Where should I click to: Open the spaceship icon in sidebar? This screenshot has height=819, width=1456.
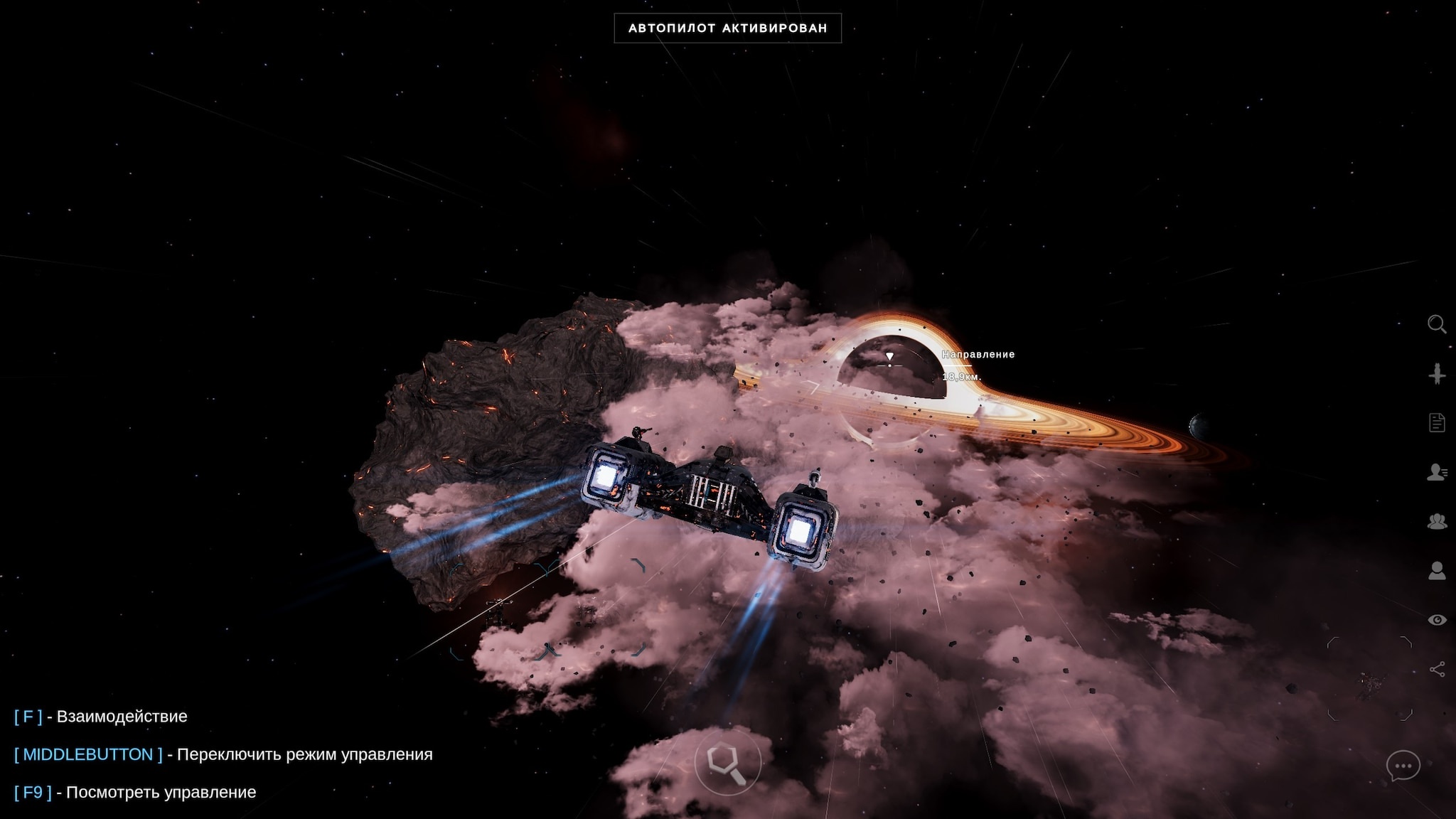click(1437, 373)
